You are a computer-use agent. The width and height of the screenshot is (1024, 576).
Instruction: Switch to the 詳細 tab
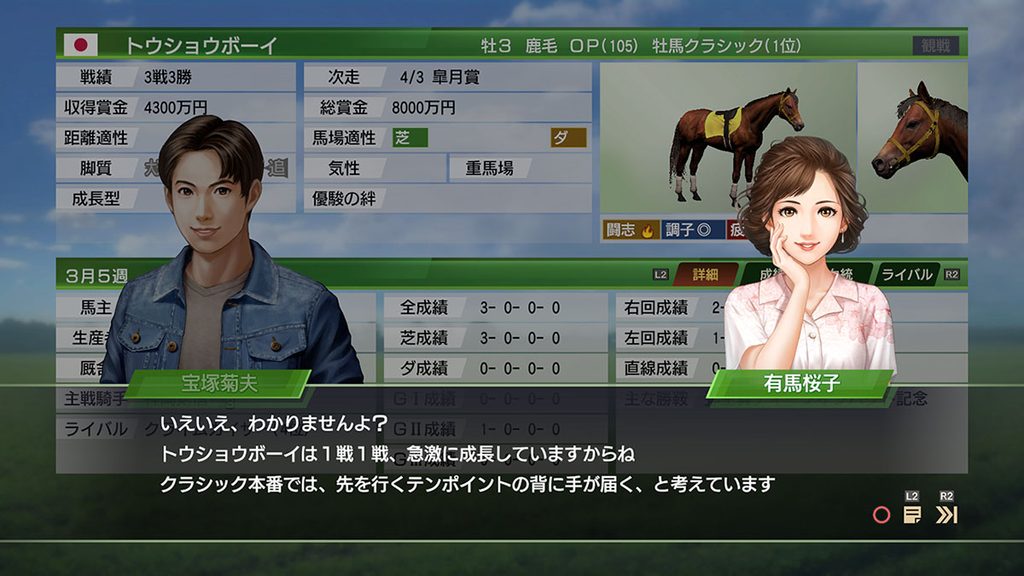click(x=706, y=274)
